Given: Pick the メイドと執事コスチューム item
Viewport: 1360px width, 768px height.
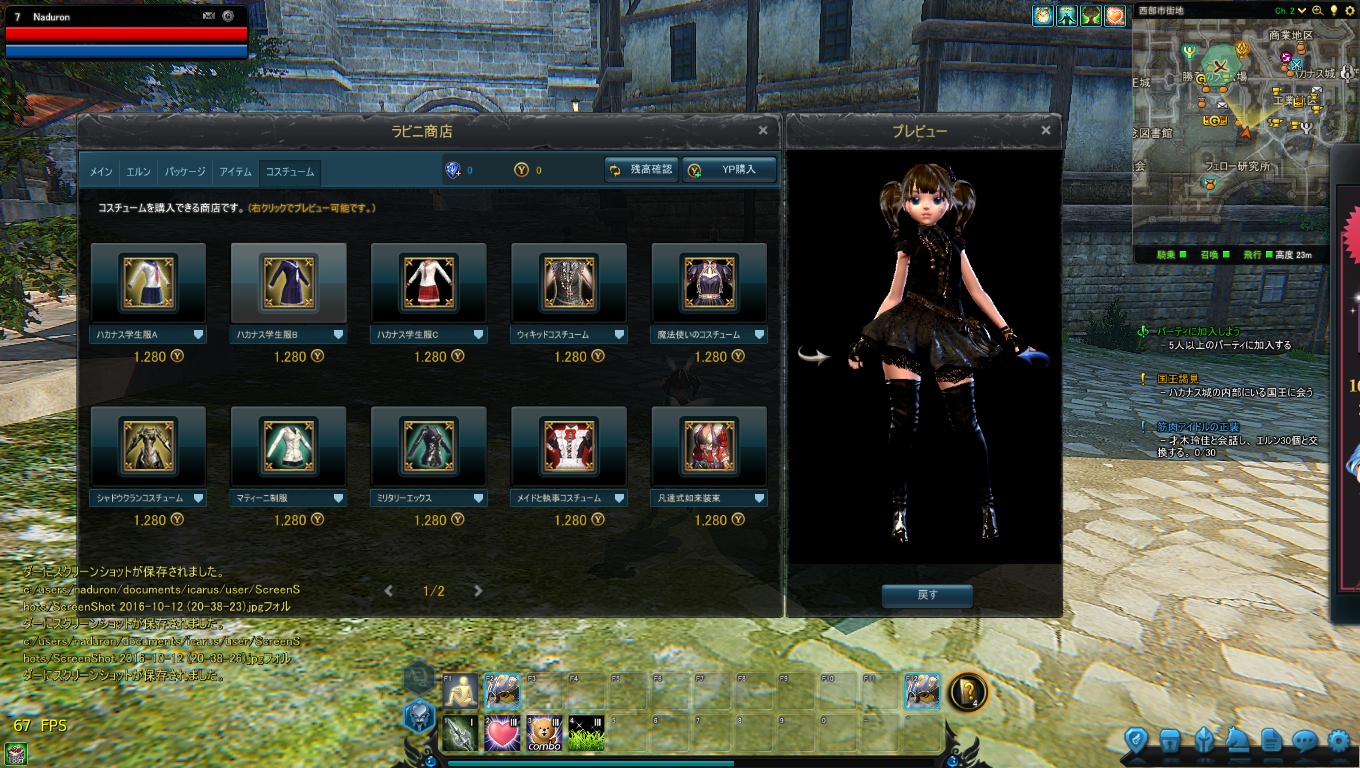Looking at the screenshot, I should [568, 446].
